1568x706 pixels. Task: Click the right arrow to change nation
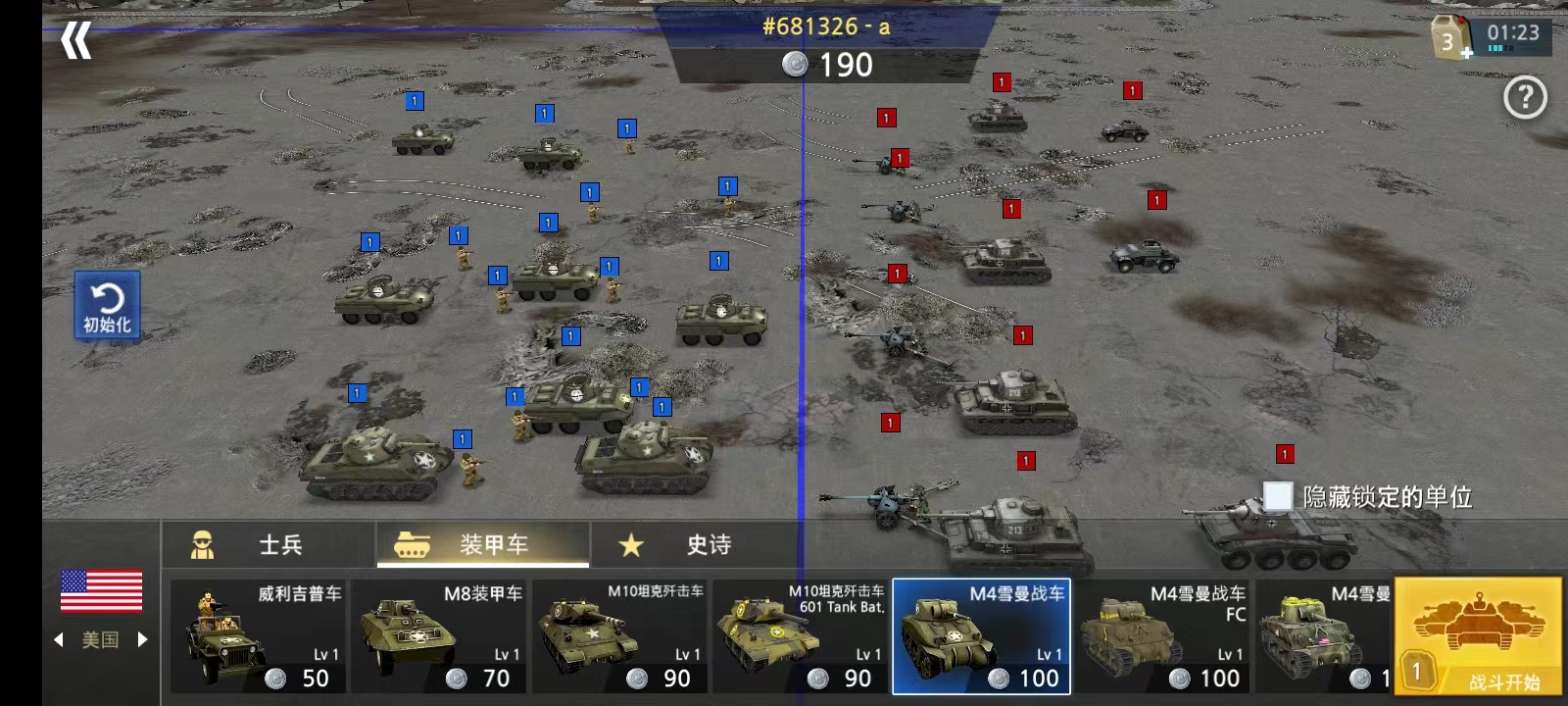[x=143, y=640]
